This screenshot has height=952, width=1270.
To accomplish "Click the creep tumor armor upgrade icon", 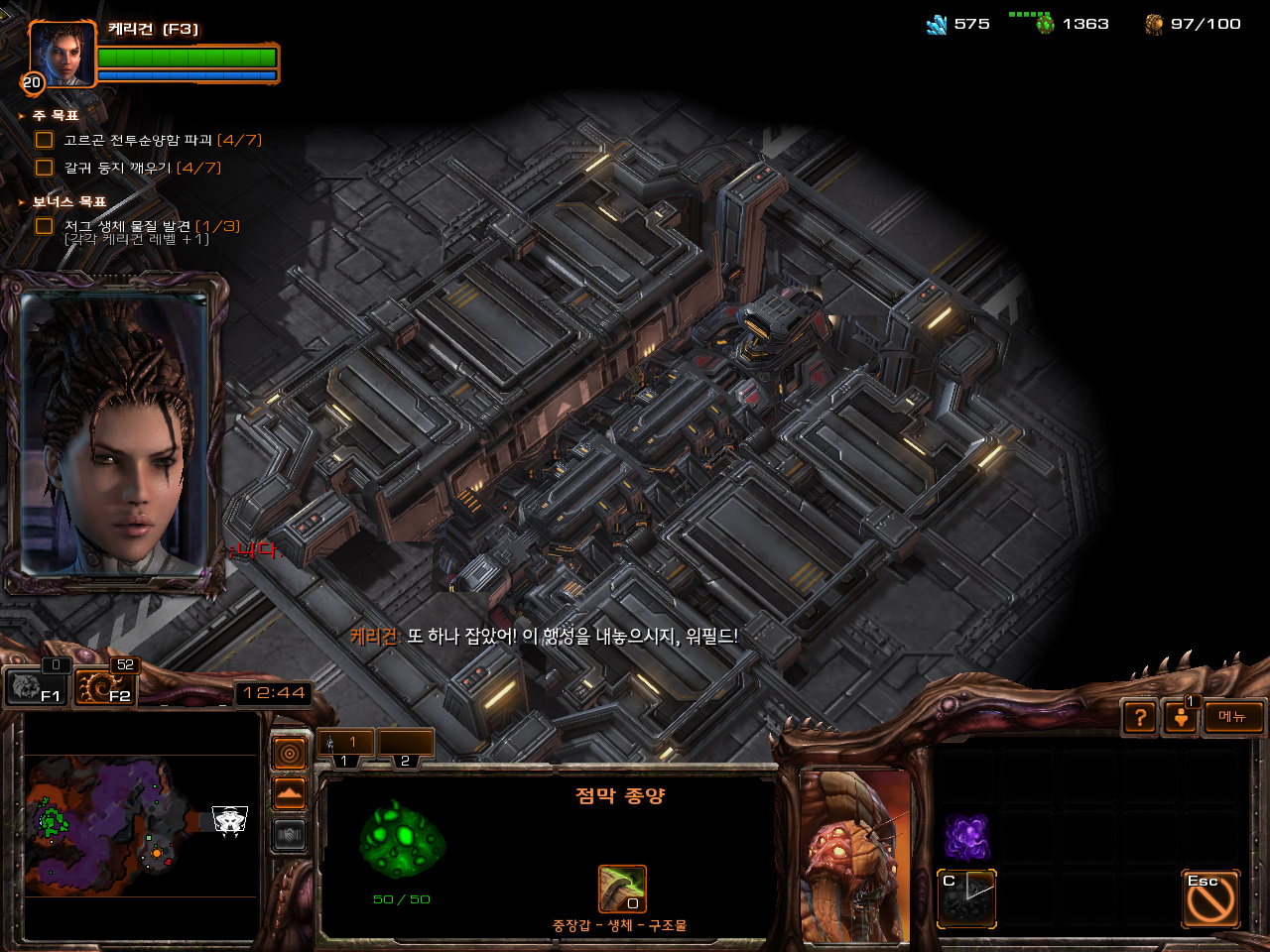I will (622, 889).
